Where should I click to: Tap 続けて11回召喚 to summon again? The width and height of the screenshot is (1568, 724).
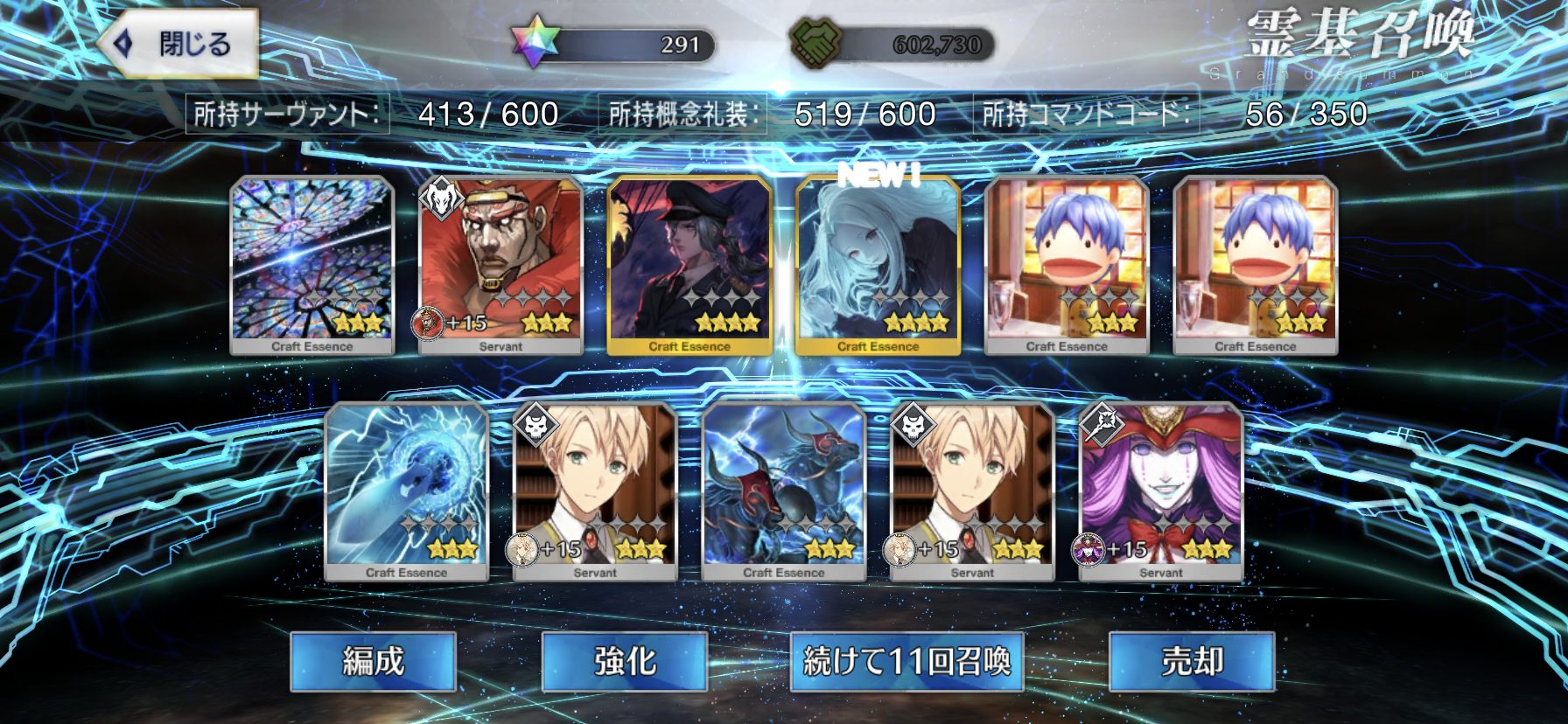point(906,662)
